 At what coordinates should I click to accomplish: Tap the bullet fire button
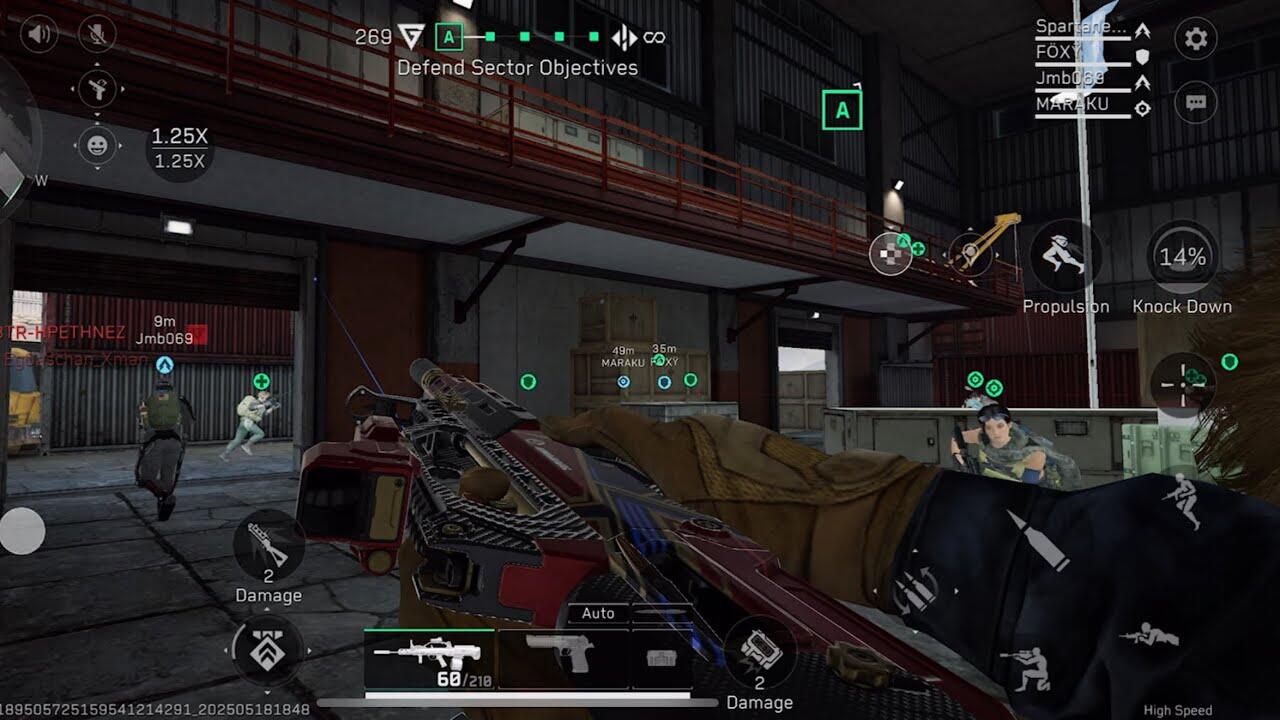tap(1038, 540)
